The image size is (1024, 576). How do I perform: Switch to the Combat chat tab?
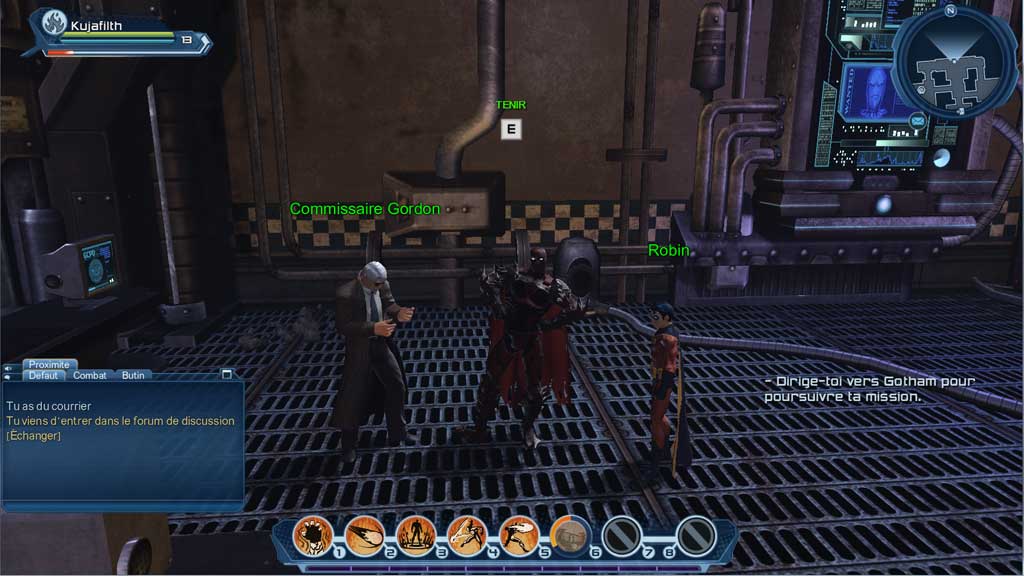tap(90, 376)
